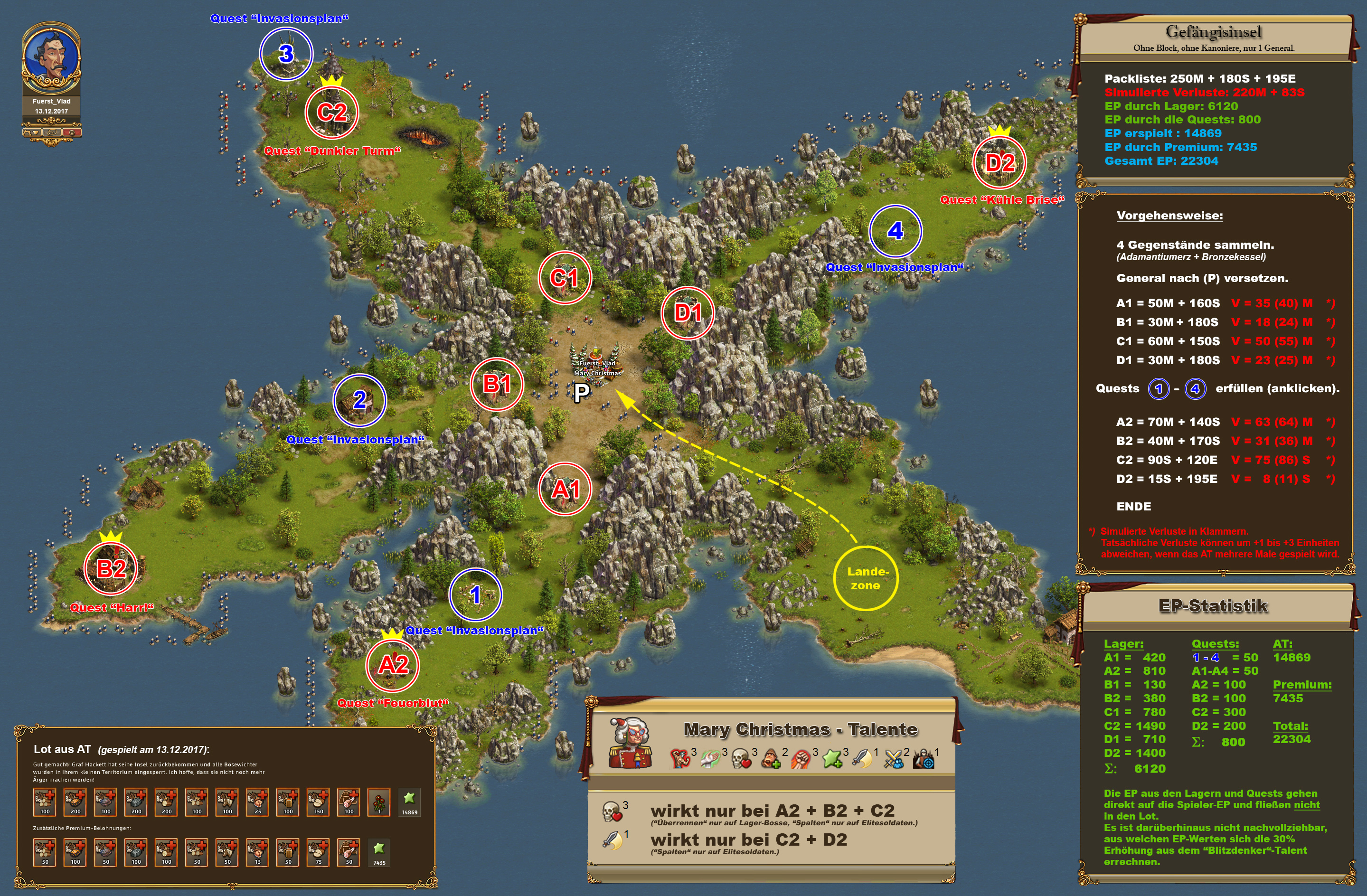This screenshot has height=896, width=1367.
Task: Select the flexing strongman talent icon
Action: coord(679,759)
